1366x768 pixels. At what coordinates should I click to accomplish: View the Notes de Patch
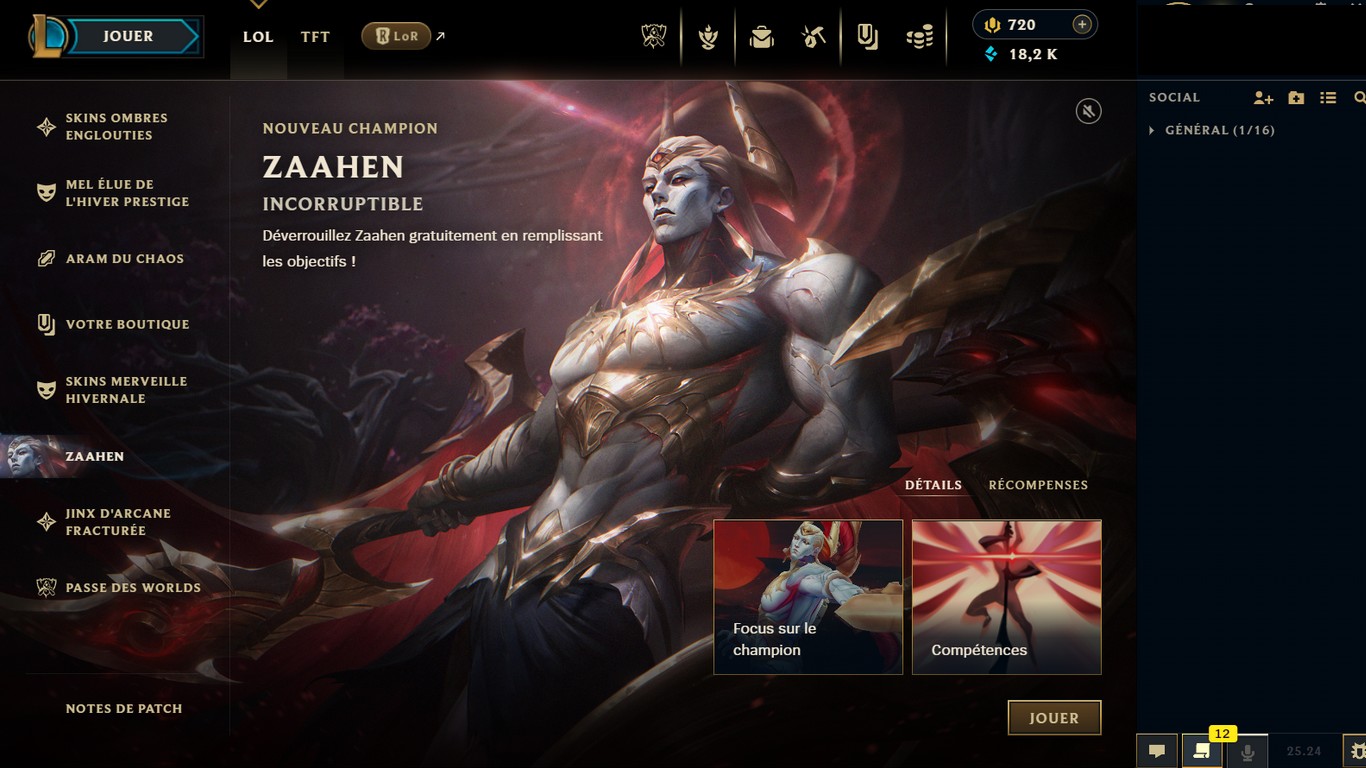pos(124,709)
